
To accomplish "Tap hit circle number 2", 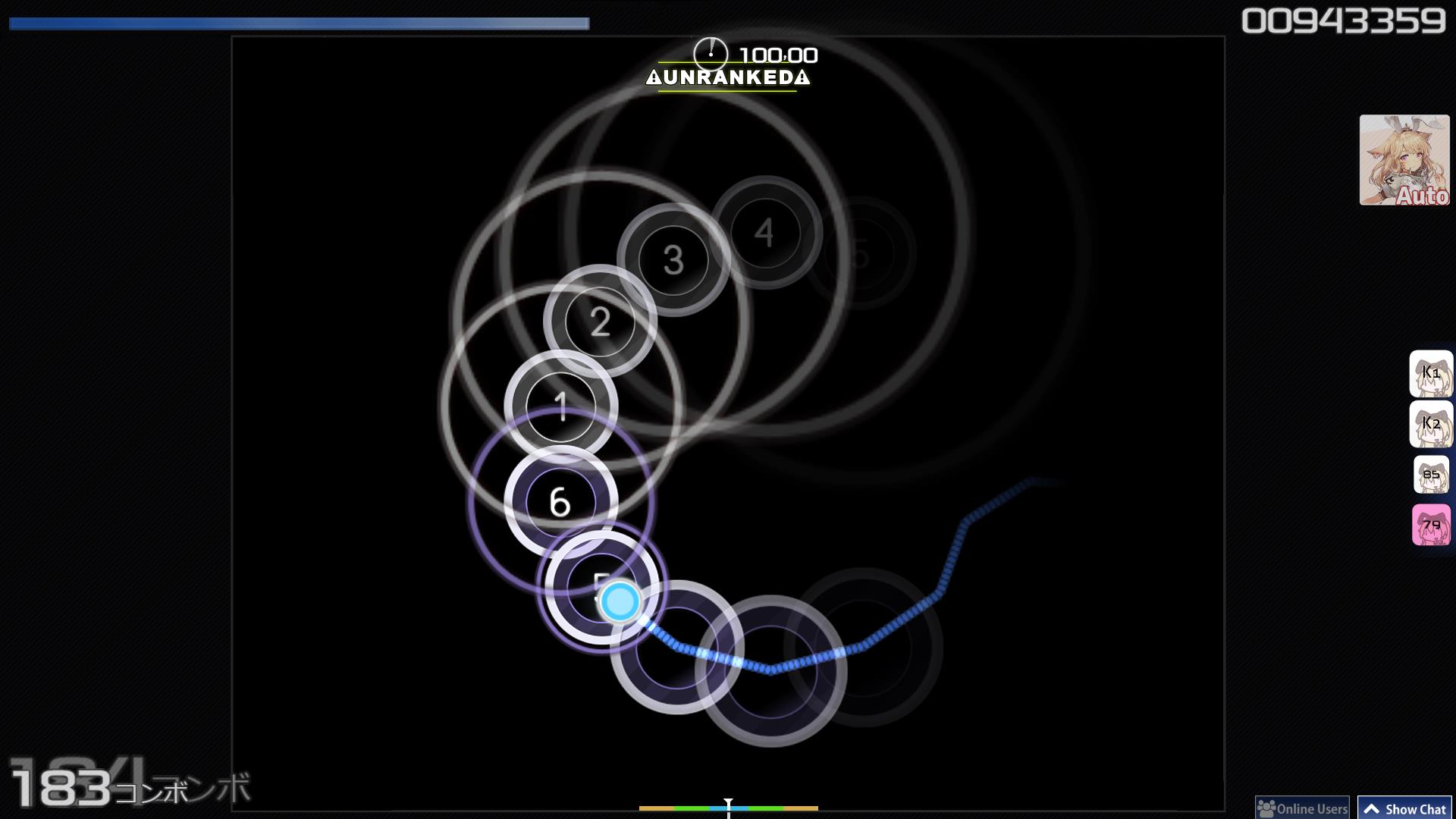I will tap(601, 322).
